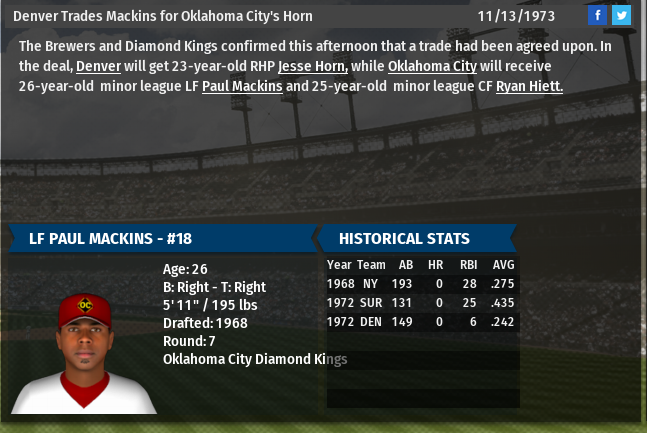Share the trade story on Facebook
The width and height of the screenshot is (647, 433).
[597, 15]
